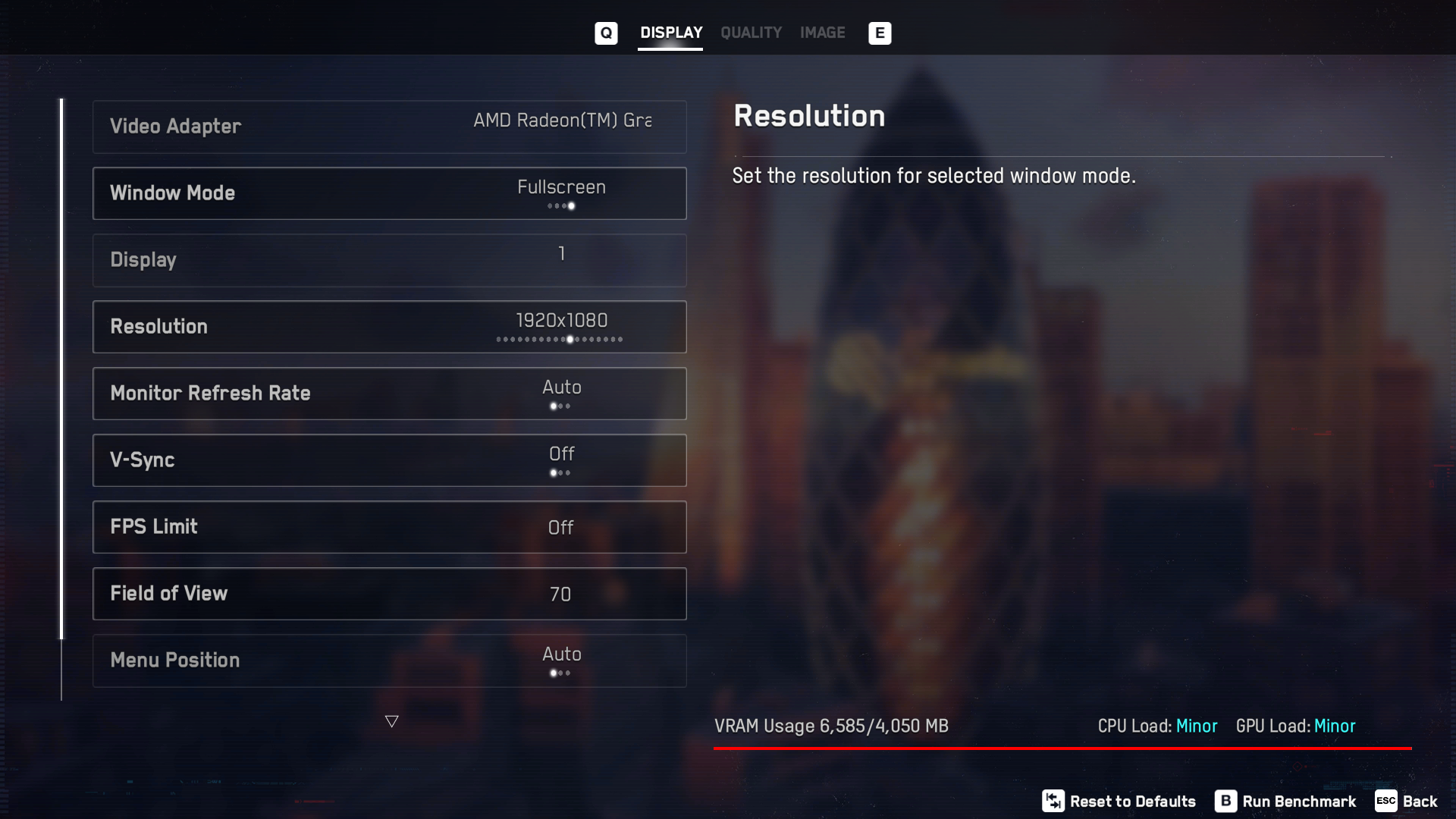
Task: Choose the Field of View setting
Action: point(389,594)
